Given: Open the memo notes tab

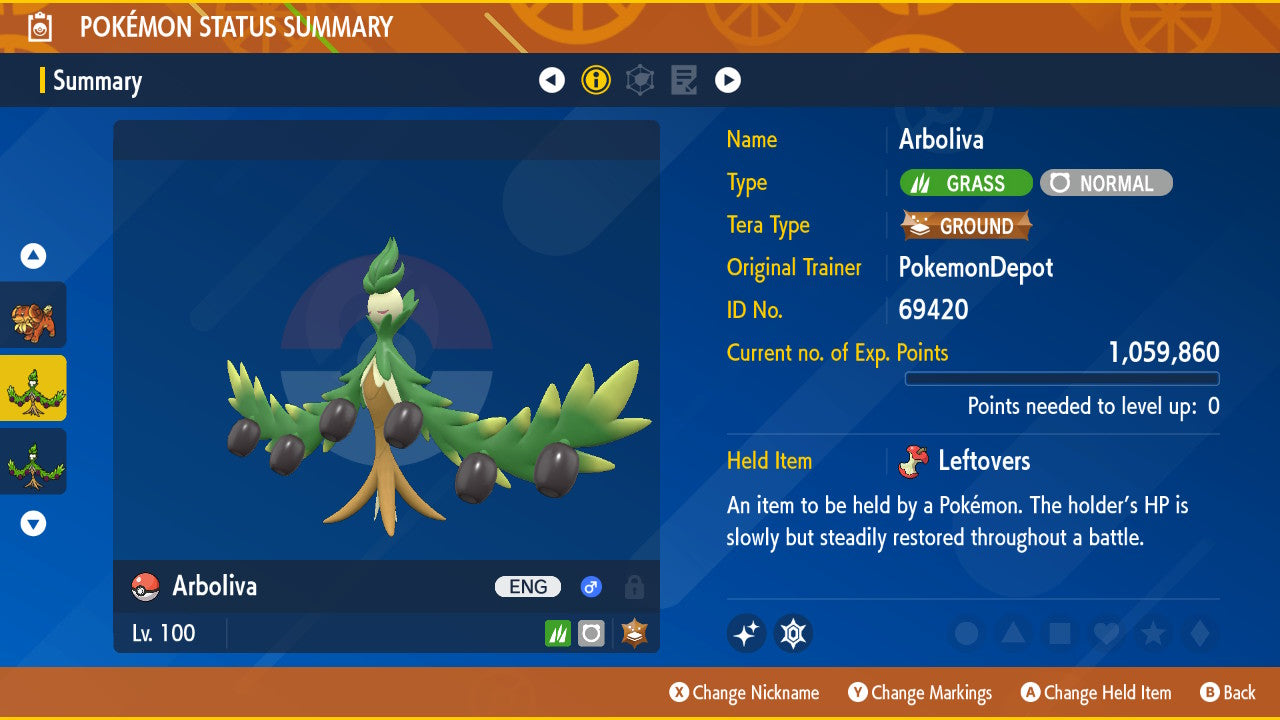Looking at the screenshot, I should [684, 80].
